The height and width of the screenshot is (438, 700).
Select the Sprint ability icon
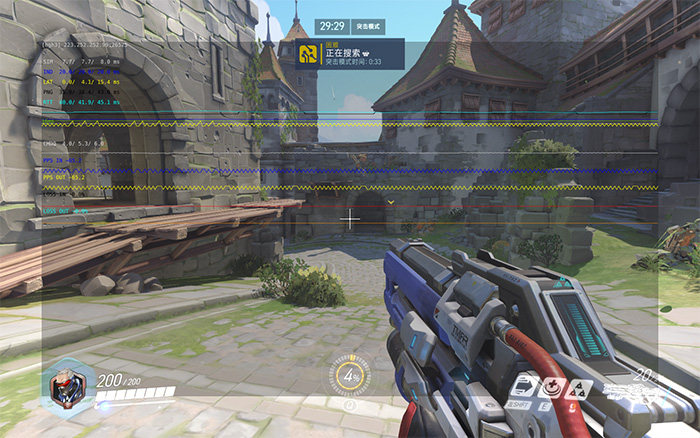(x=522, y=386)
